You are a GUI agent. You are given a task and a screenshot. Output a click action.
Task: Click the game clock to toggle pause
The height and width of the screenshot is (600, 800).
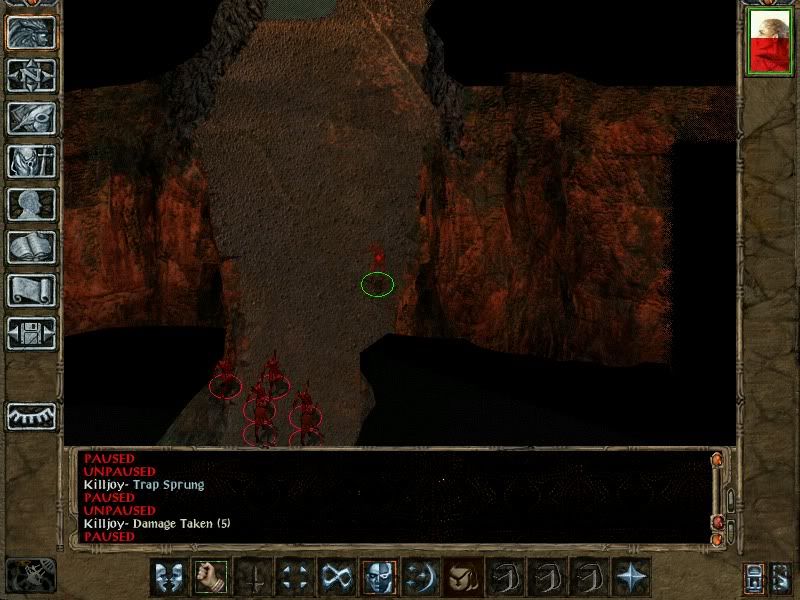click(x=29, y=576)
